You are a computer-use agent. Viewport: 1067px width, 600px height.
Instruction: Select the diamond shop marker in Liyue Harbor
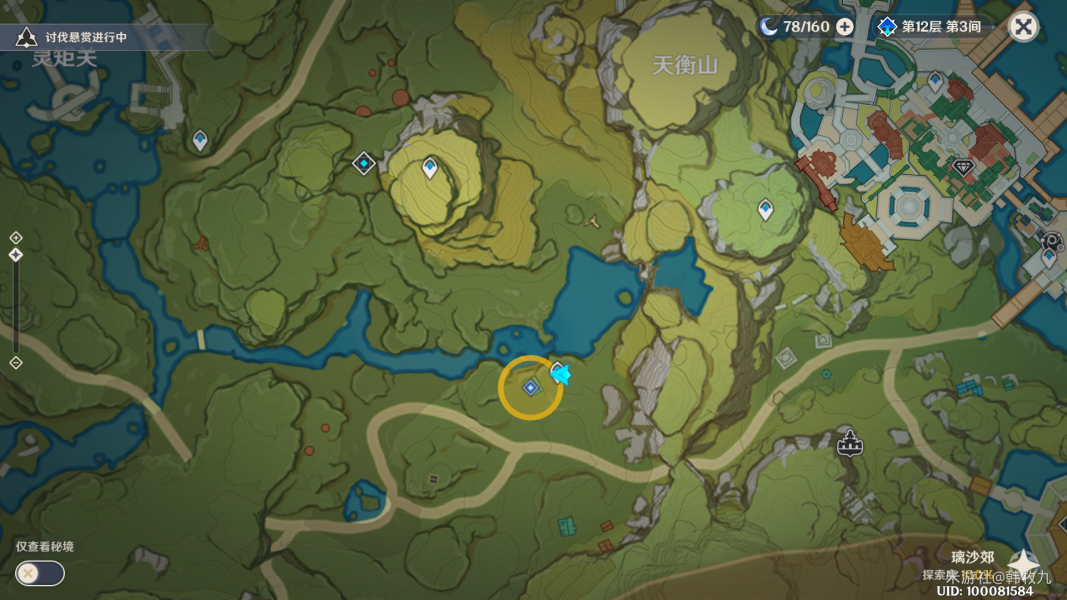coord(963,168)
